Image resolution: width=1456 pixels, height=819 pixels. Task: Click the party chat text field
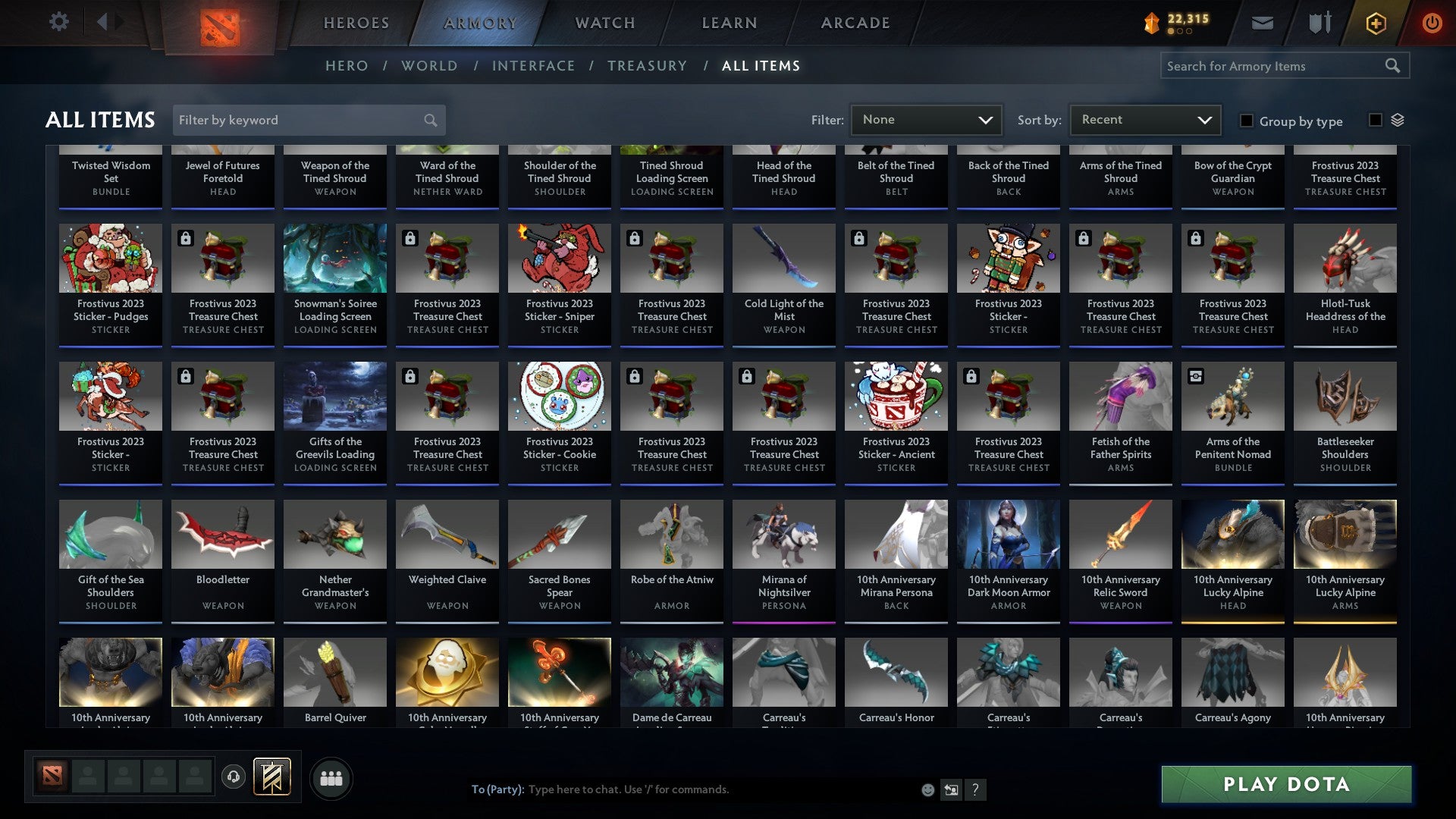[x=682, y=789]
